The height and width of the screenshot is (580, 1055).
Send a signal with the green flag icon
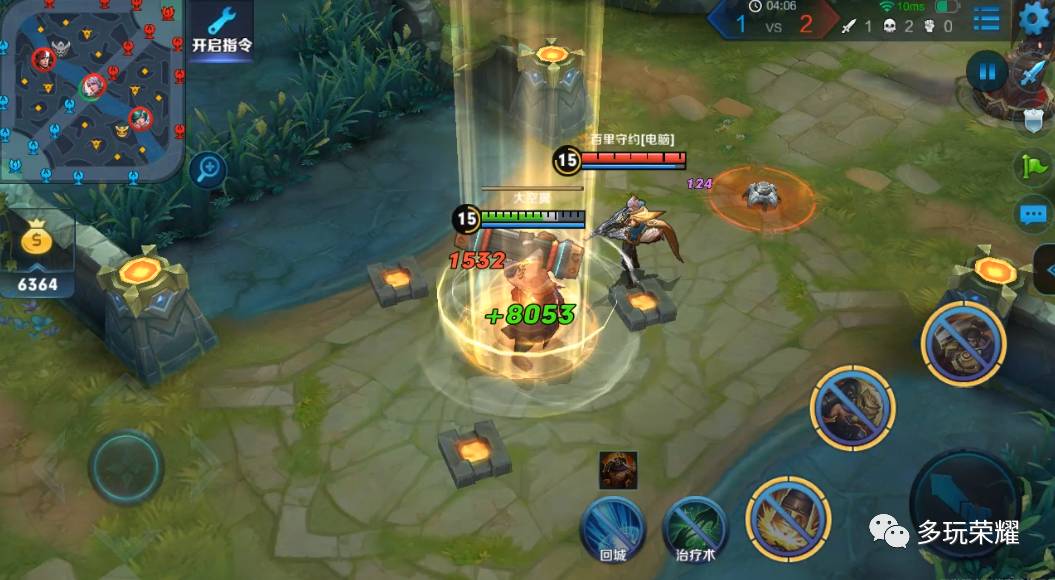pyautogui.click(x=1032, y=167)
